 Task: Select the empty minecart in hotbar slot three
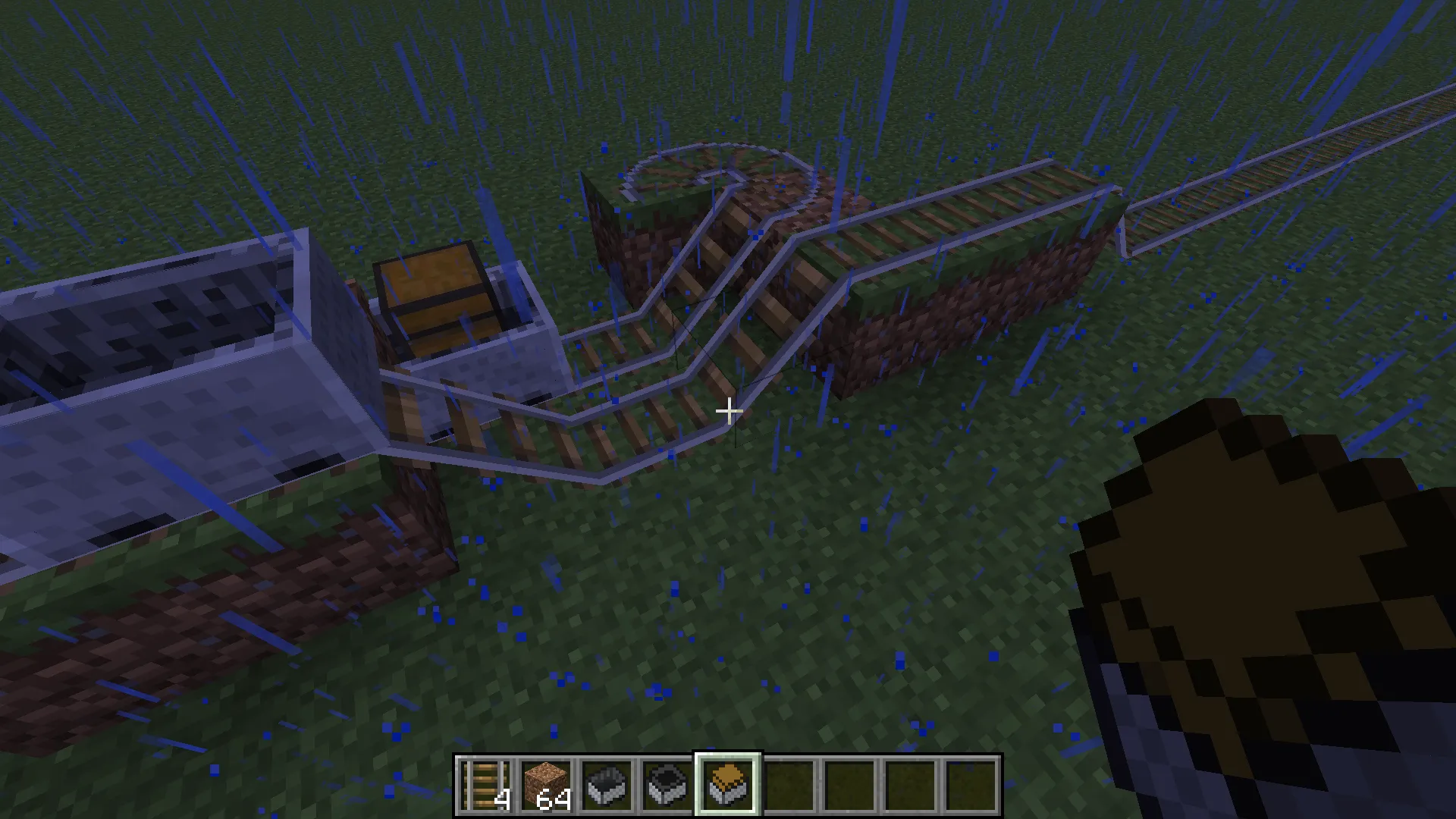[606, 782]
